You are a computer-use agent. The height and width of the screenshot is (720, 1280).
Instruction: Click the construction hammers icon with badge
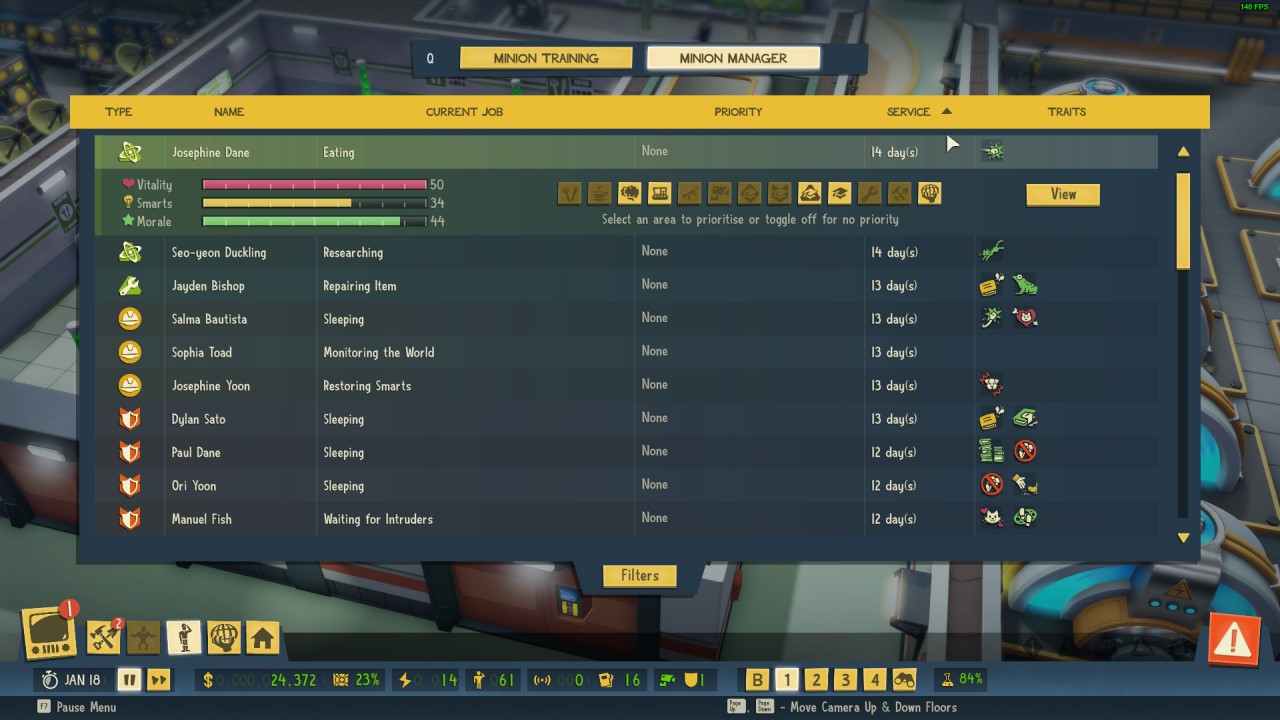[101, 638]
